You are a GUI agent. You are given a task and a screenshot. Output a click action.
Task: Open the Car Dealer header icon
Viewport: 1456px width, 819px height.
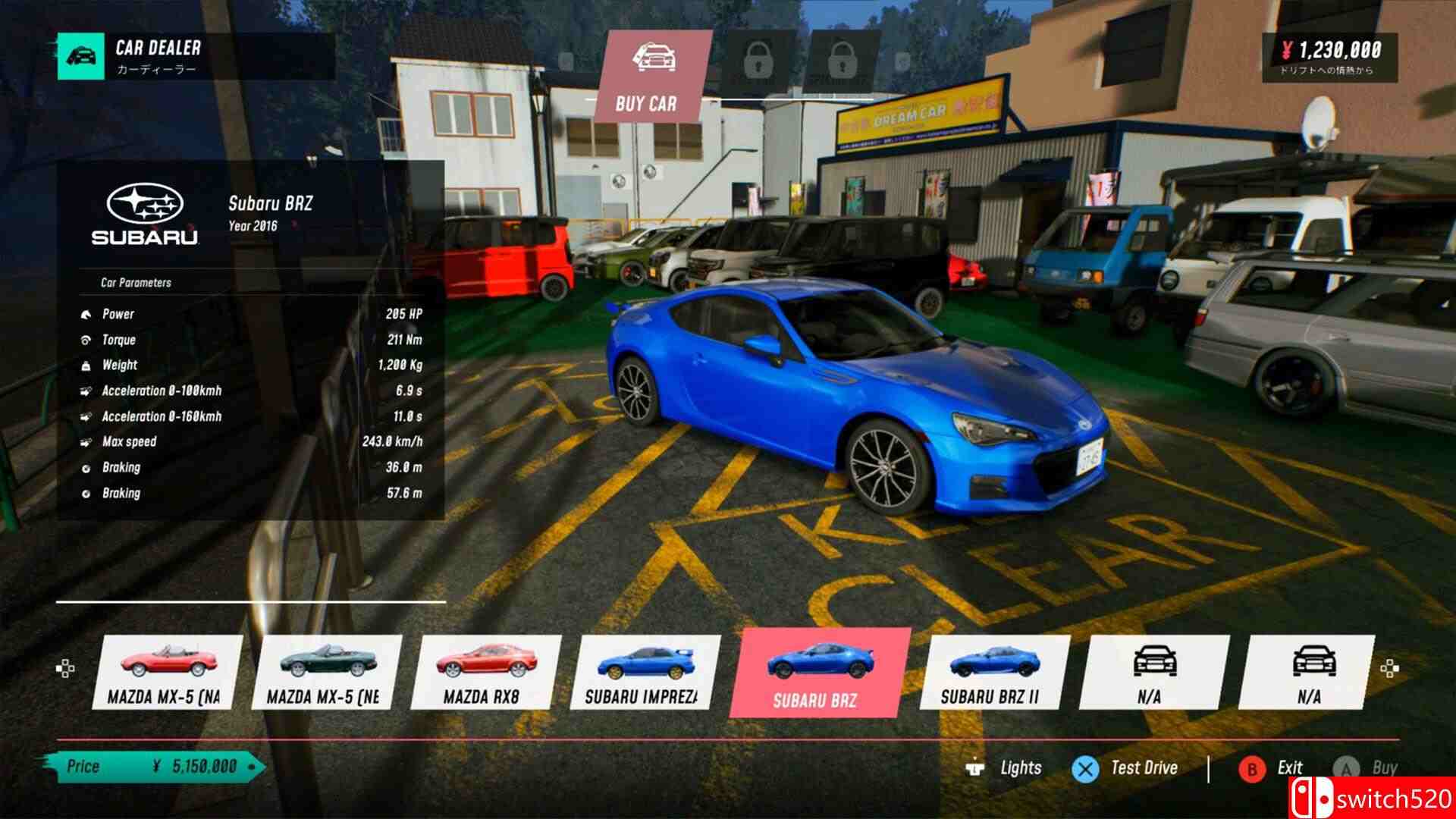[x=82, y=56]
